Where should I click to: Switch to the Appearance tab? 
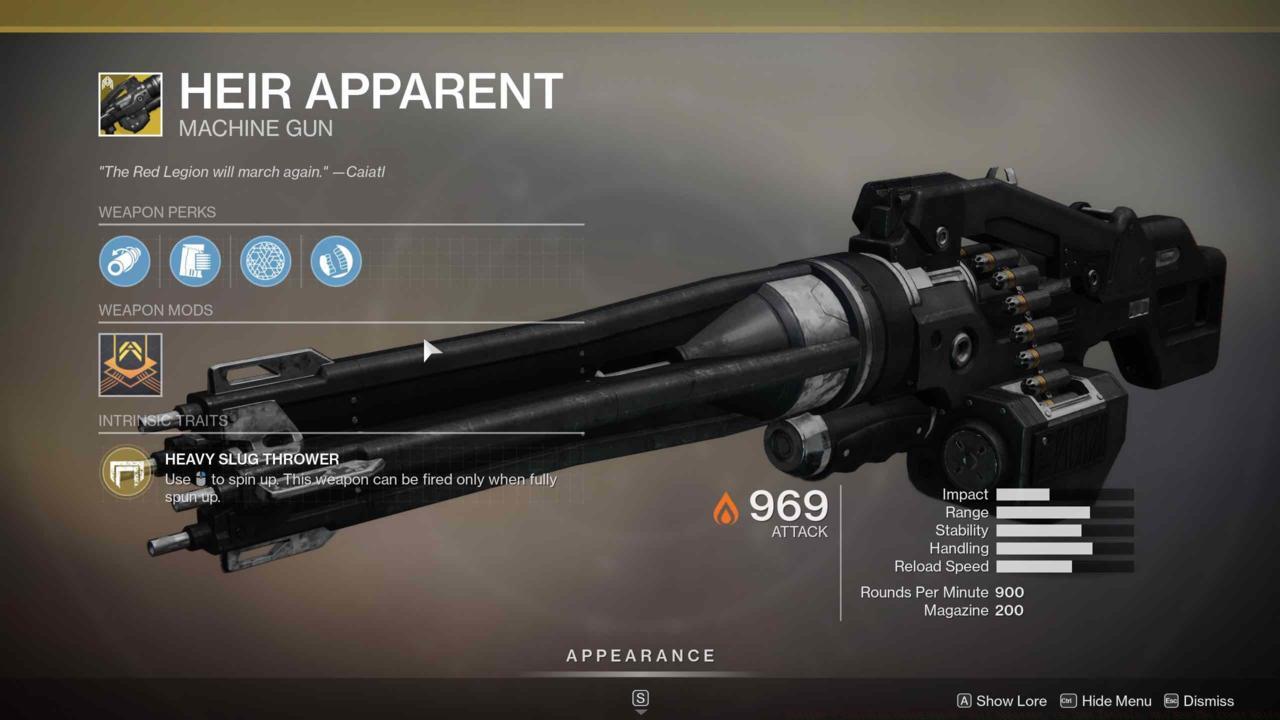coord(640,656)
